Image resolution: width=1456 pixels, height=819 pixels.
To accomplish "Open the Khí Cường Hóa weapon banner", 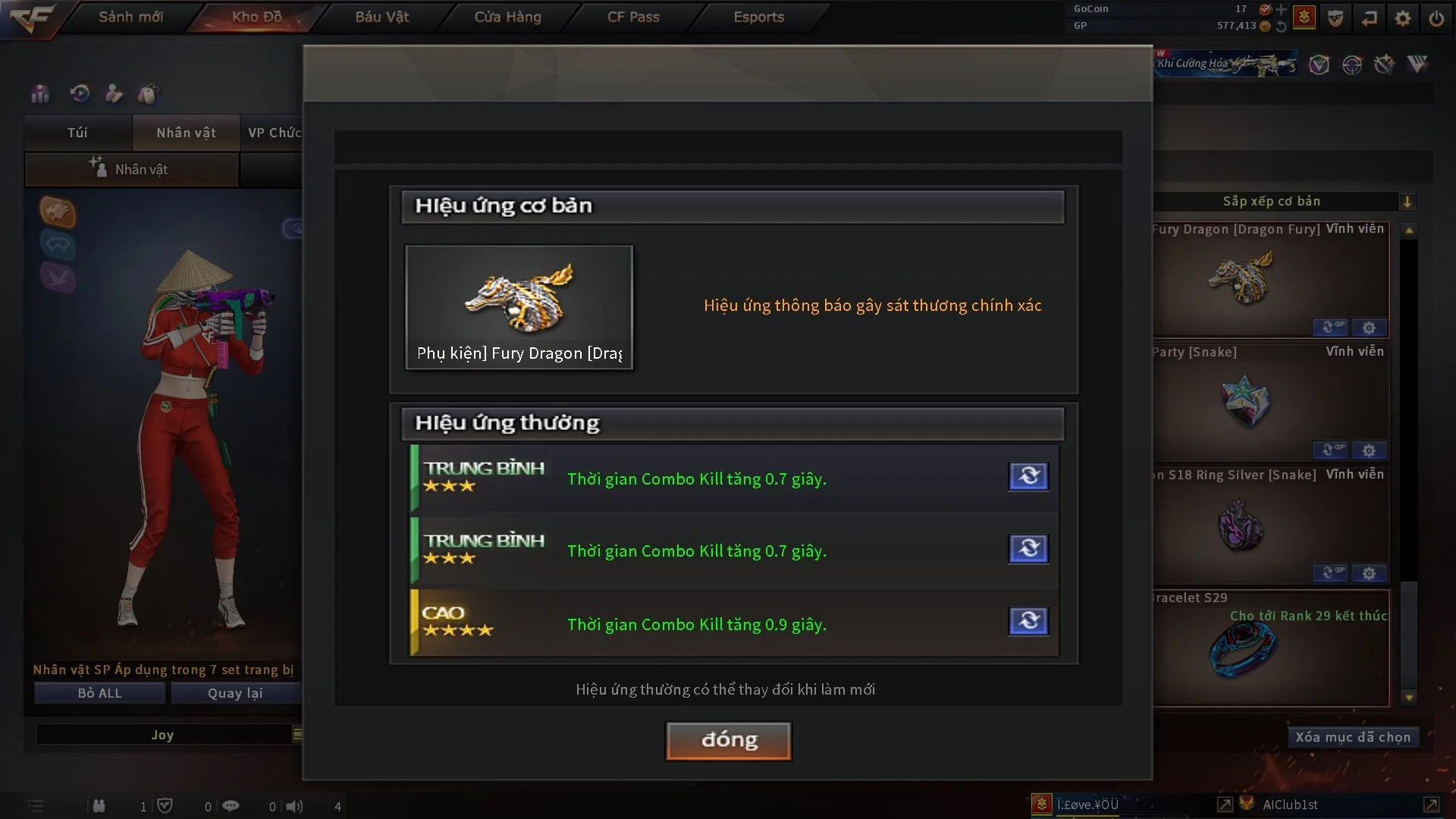I will point(1225,64).
